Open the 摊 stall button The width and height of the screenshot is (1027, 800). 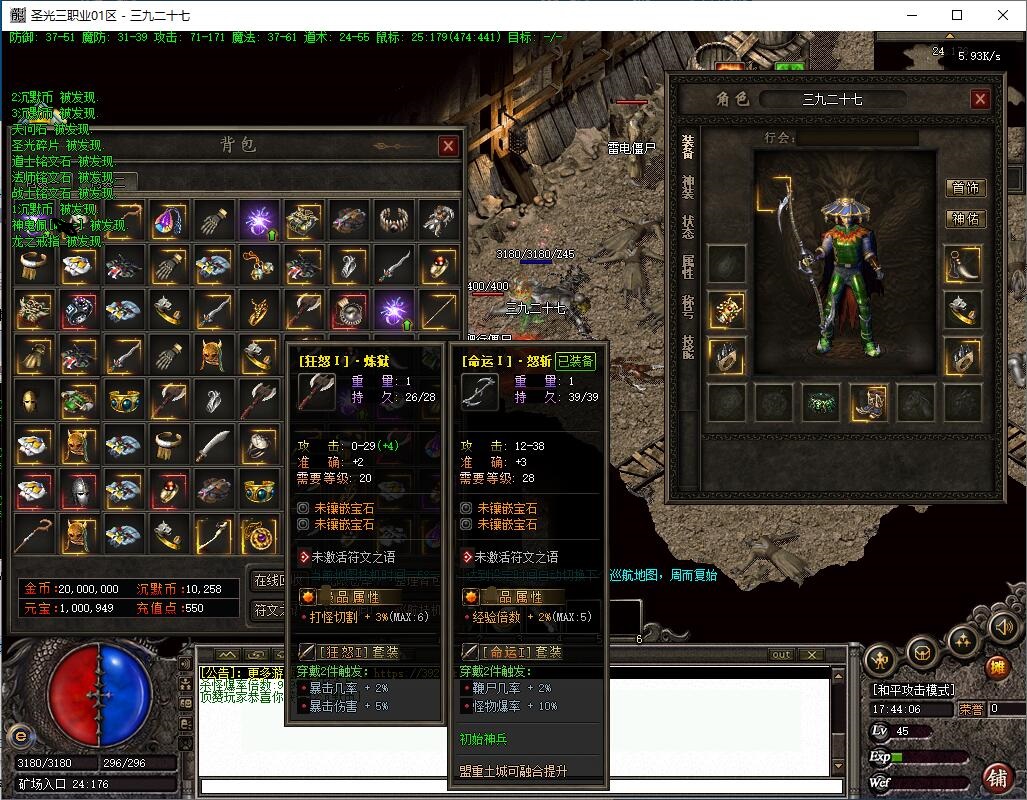pos(997,668)
